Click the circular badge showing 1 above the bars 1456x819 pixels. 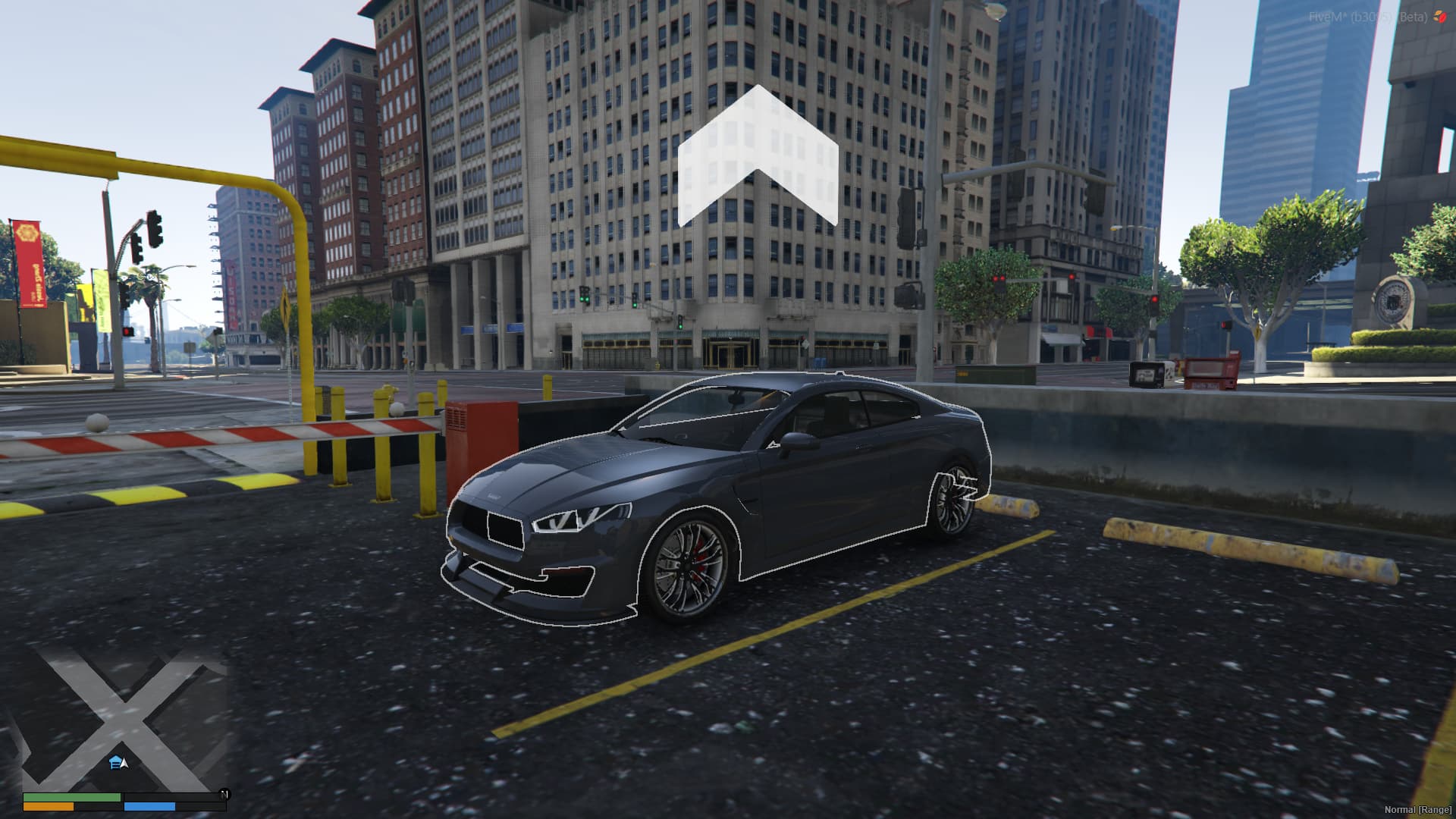pyautogui.click(x=224, y=795)
